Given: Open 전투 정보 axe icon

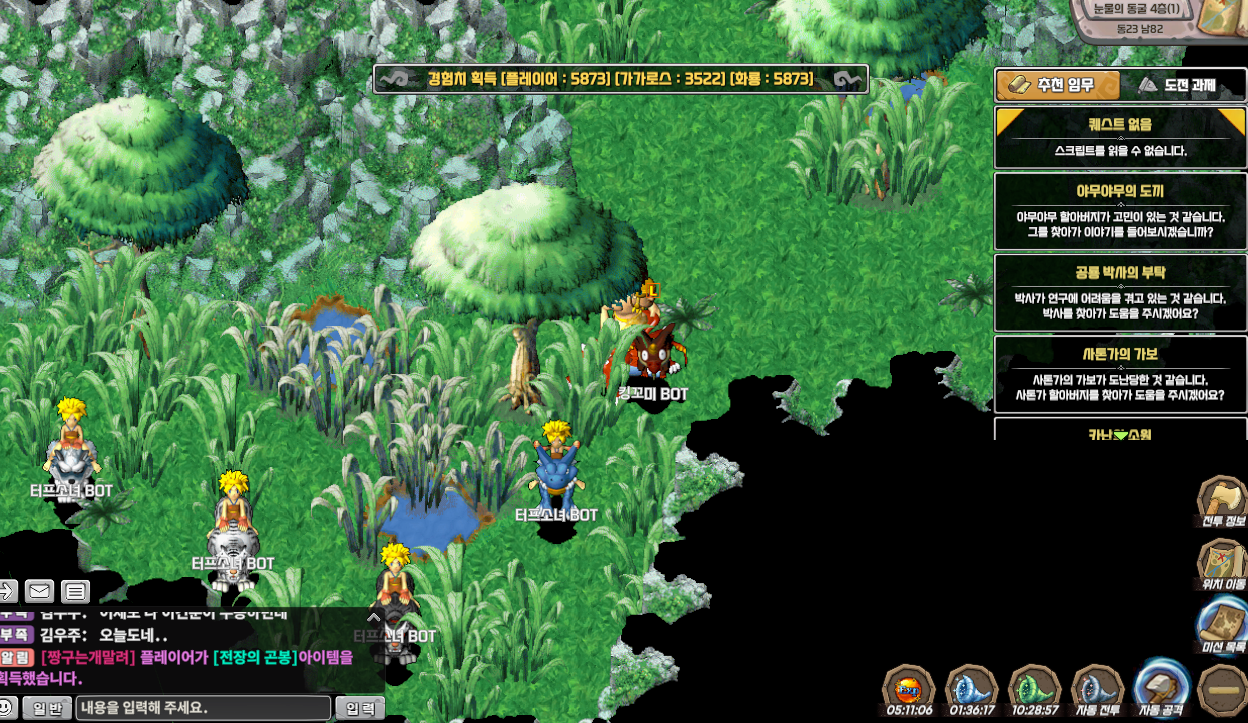Looking at the screenshot, I should tap(1221, 499).
